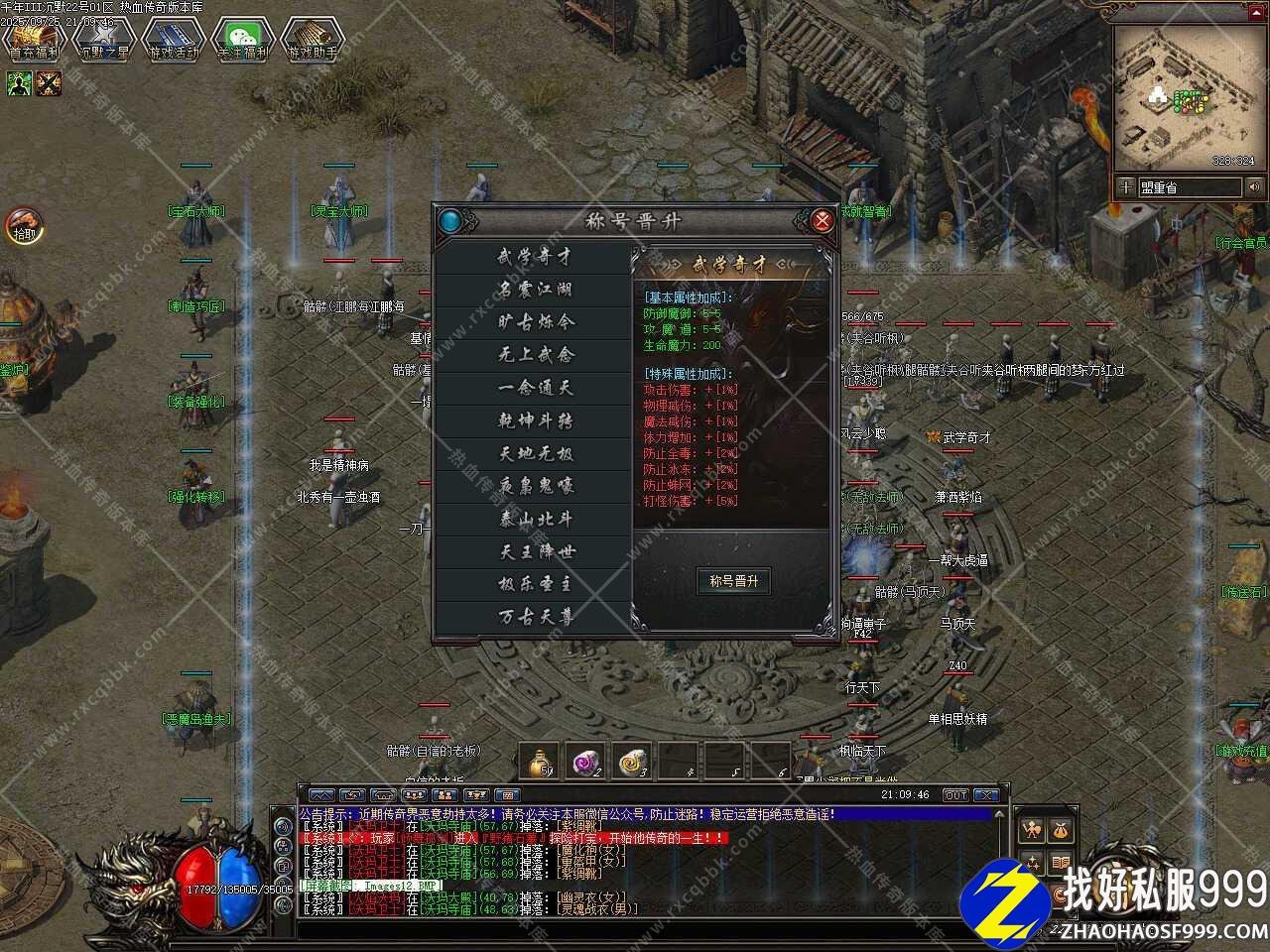1270x952 pixels.
Task: Open the 关注福利 WeChat bonus icon
Action: click(x=242, y=40)
